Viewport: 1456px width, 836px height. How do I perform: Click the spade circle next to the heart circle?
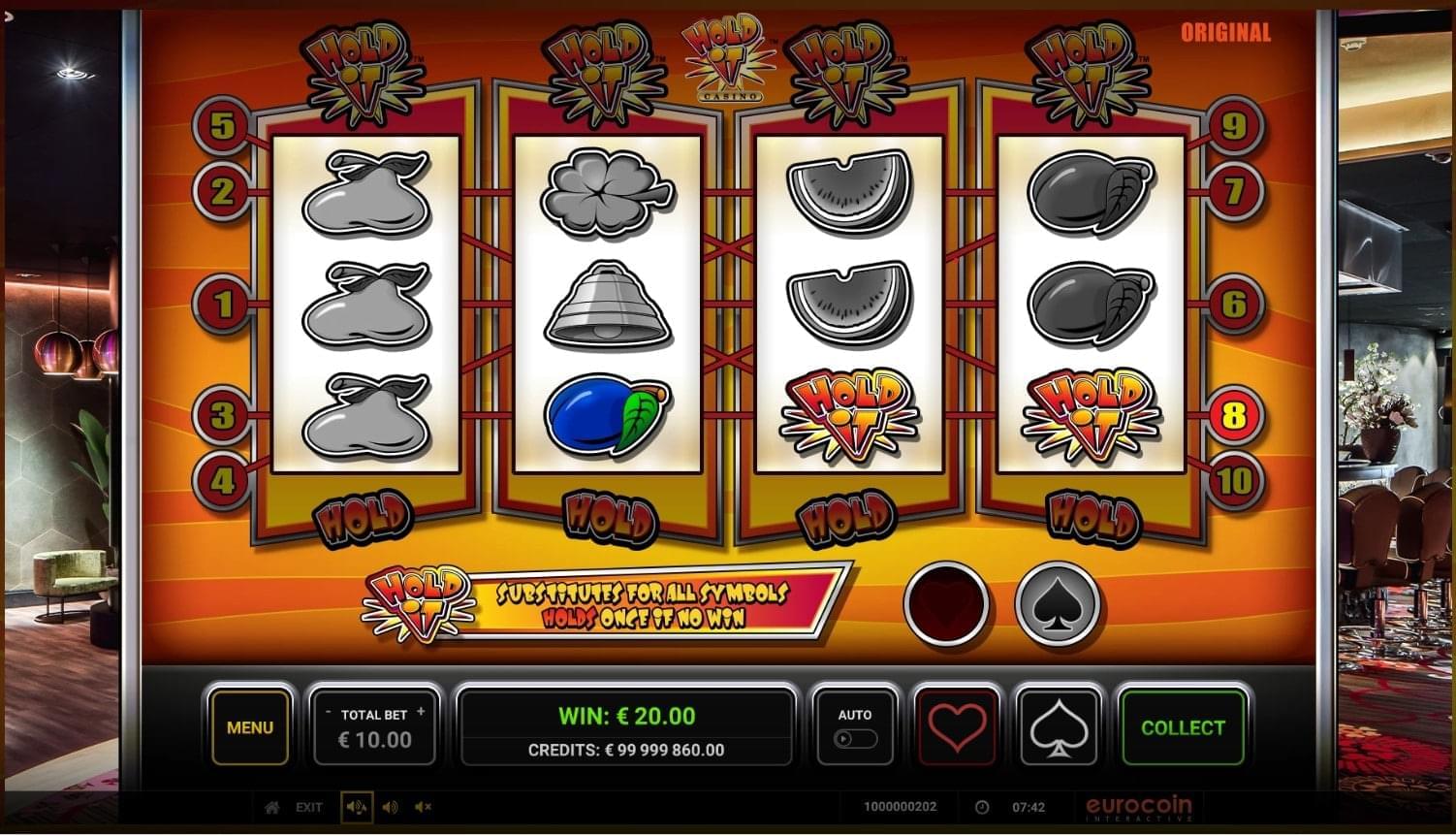[x=1060, y=603]
